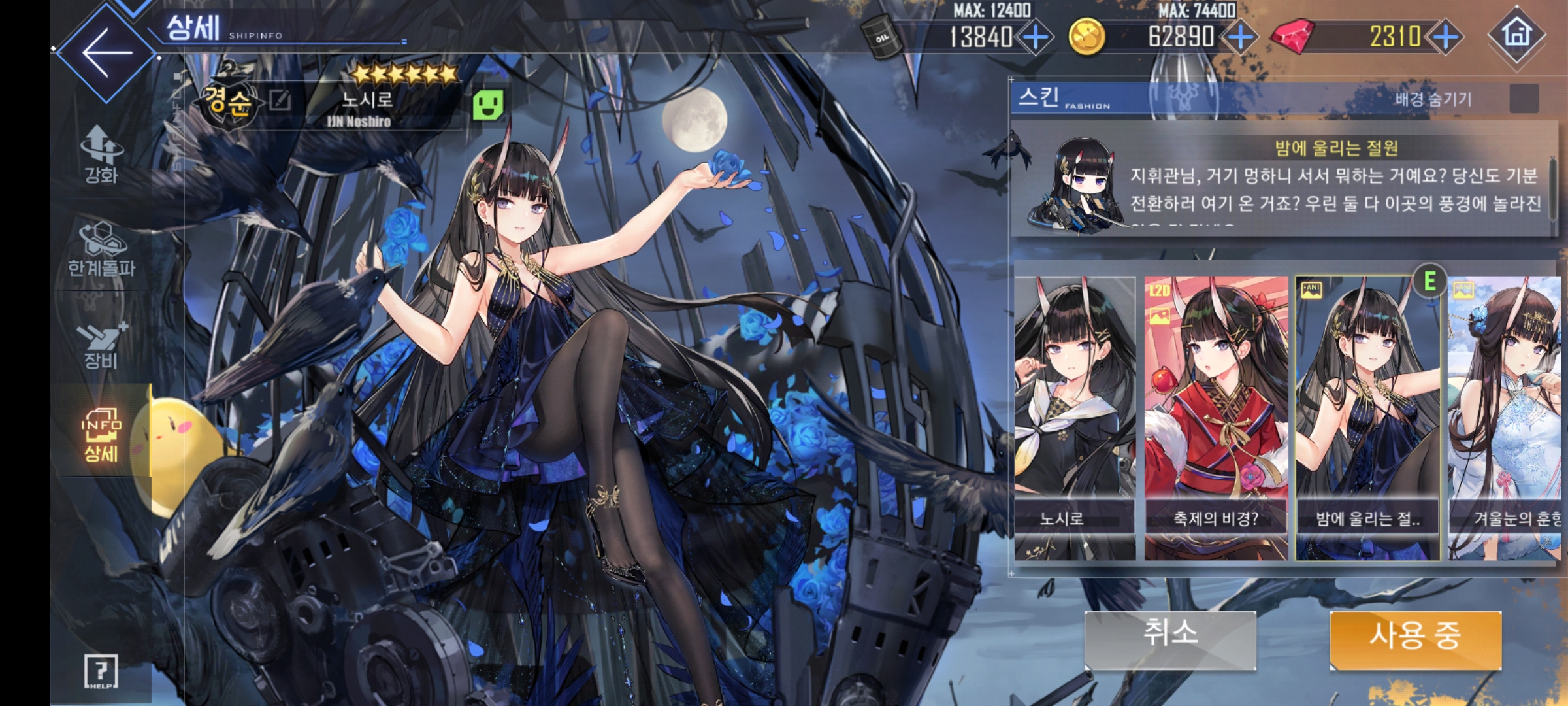
Task: Add more oil with the plus button
Action: coord(1036,37)
